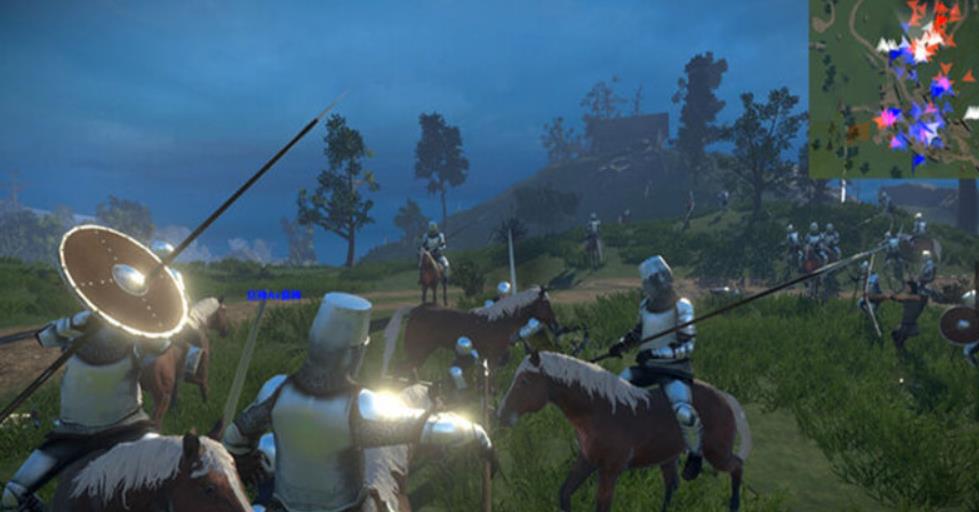The image size is (979, 512).
Task: Click the battle minimap
Action: tap(893, 89)
